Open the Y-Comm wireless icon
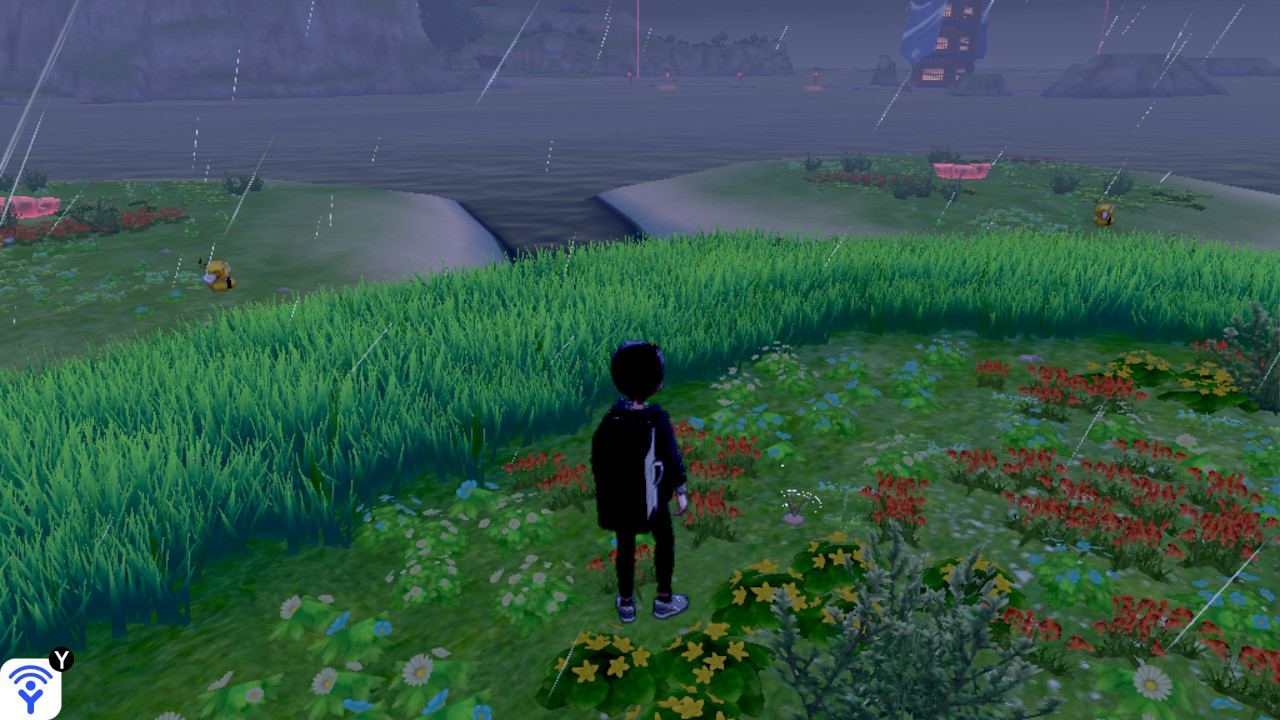Viewport: 1280px width, 720px height. [31, 689]
